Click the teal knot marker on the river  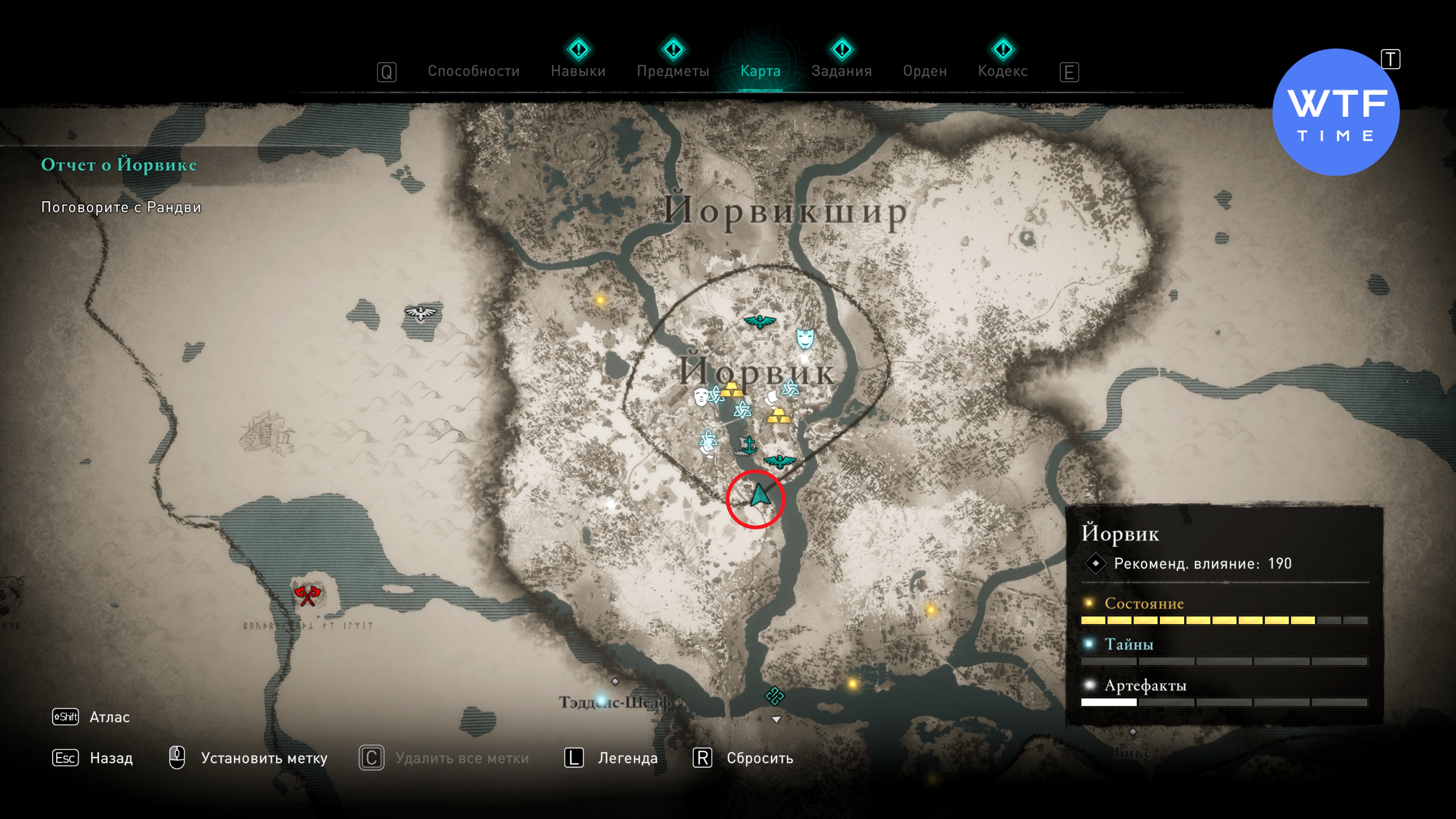[x=774, y=695]
